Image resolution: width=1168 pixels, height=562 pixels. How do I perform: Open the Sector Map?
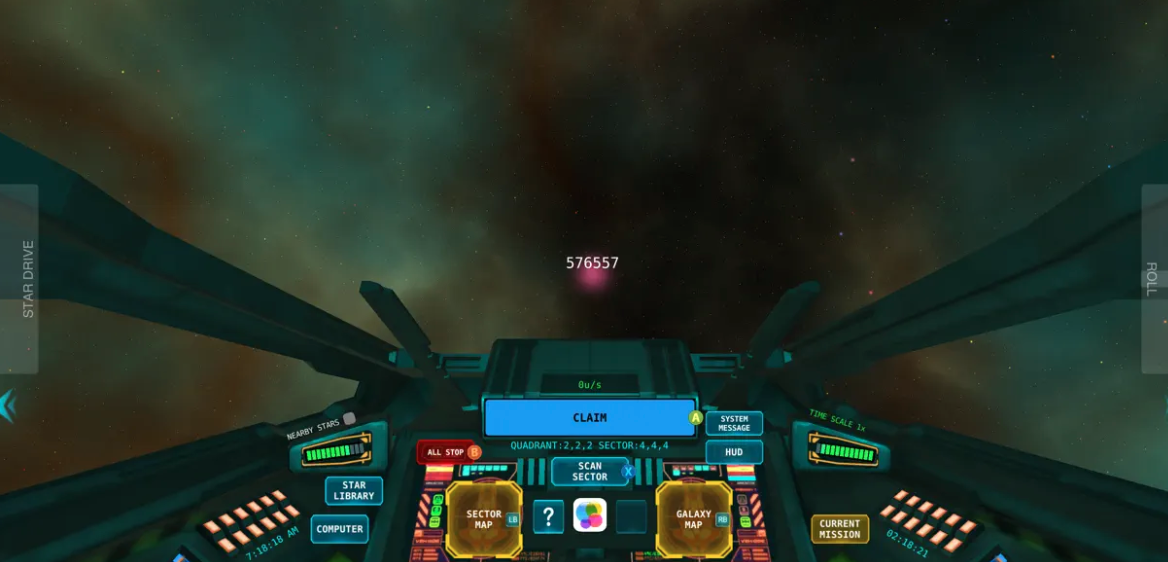[484, 519]
